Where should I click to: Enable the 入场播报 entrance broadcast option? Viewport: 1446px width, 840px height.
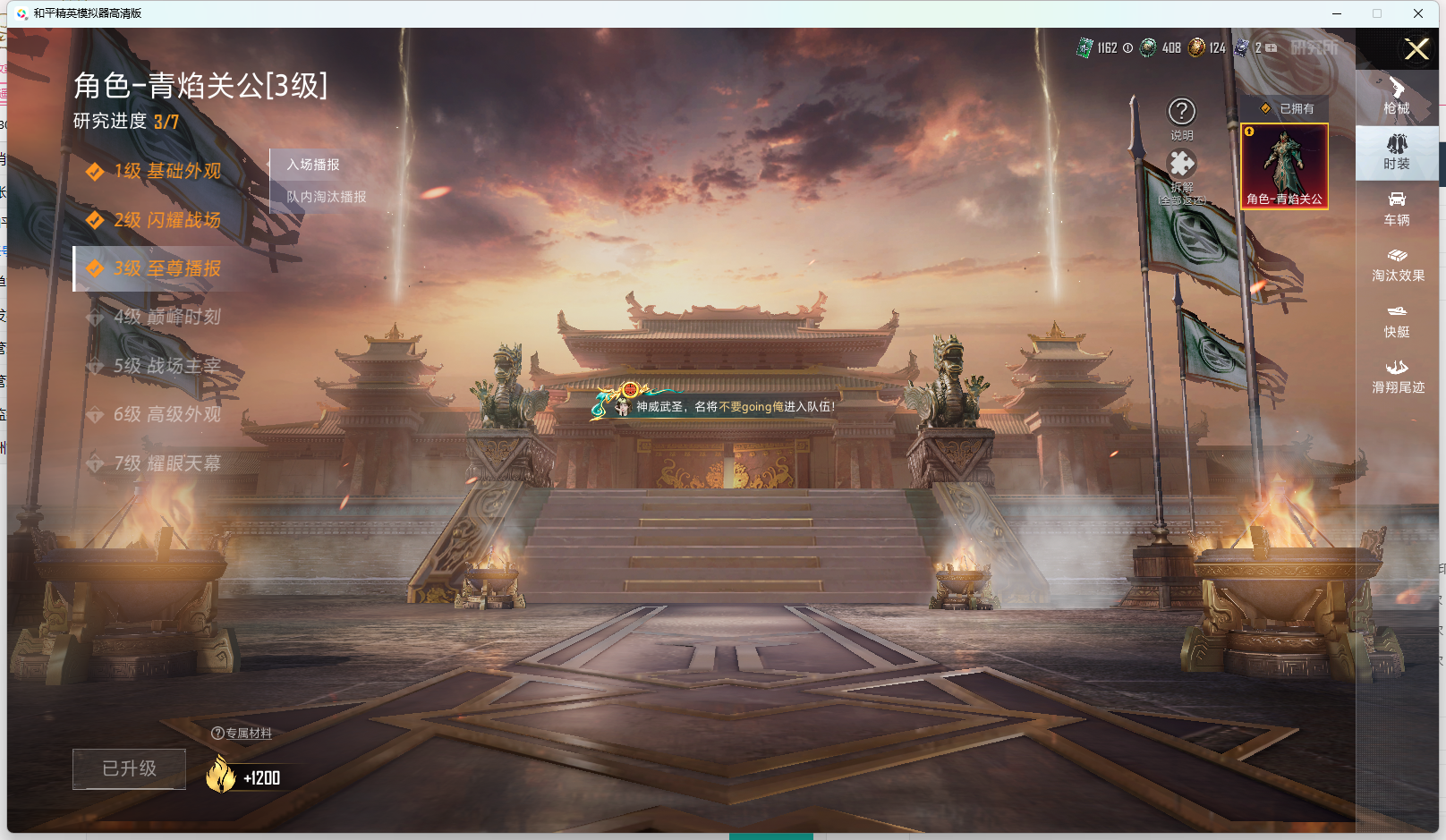[x=312, y=165]
